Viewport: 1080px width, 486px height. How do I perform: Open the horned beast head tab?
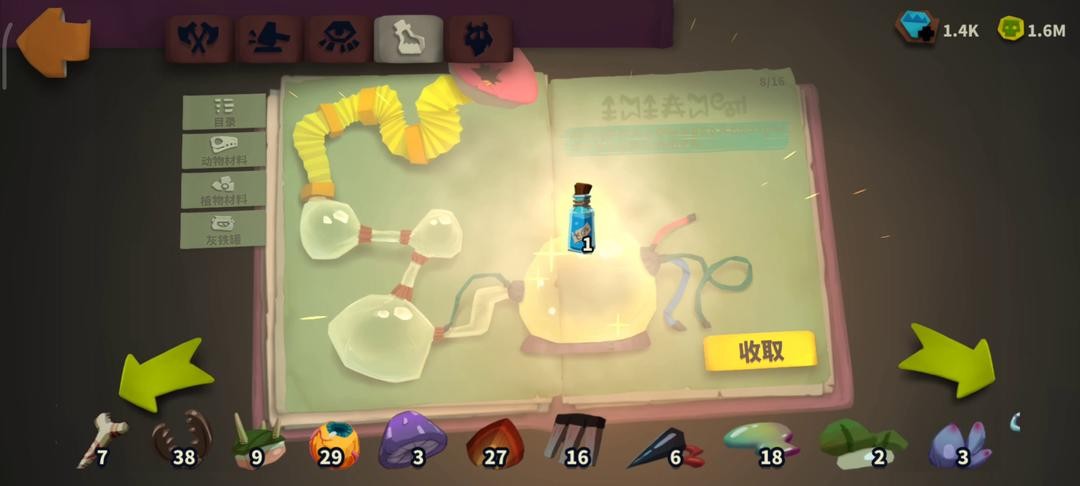[478, 39]
